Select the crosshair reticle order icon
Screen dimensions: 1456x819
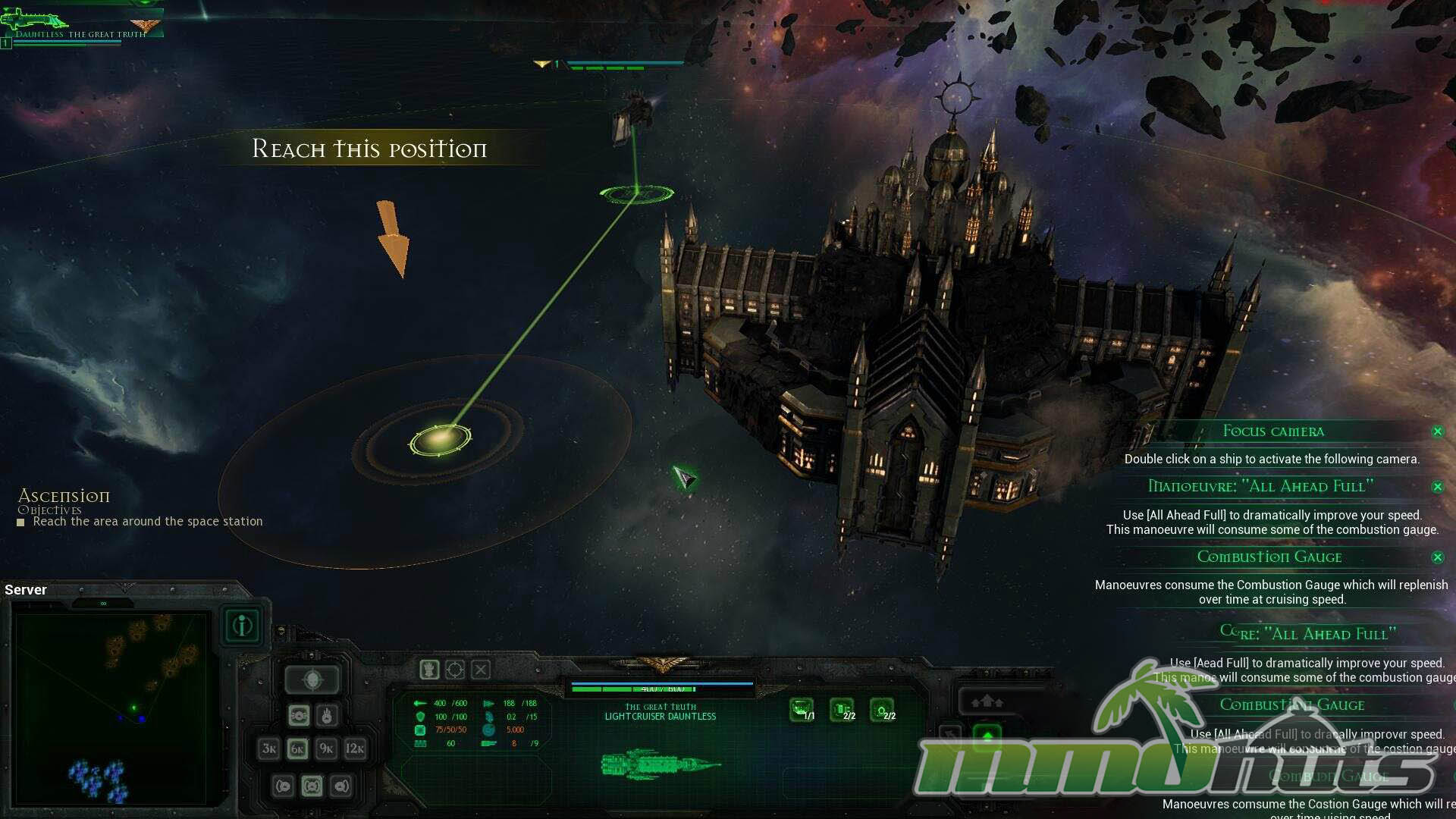point(455,670)
